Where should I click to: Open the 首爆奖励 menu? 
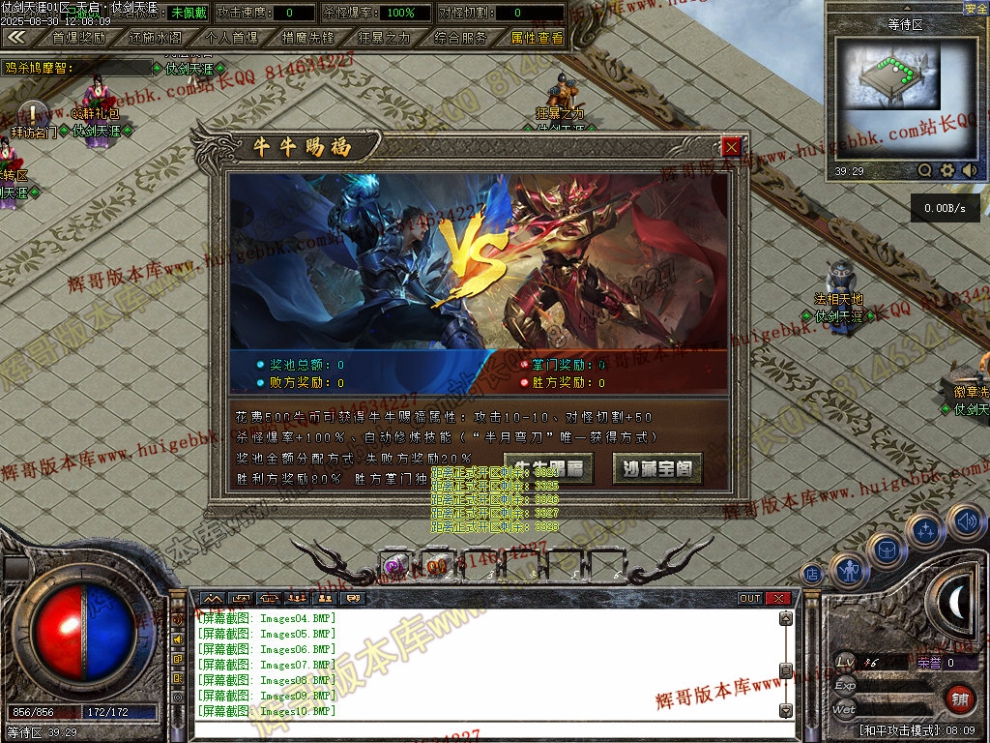pos(78,38)
